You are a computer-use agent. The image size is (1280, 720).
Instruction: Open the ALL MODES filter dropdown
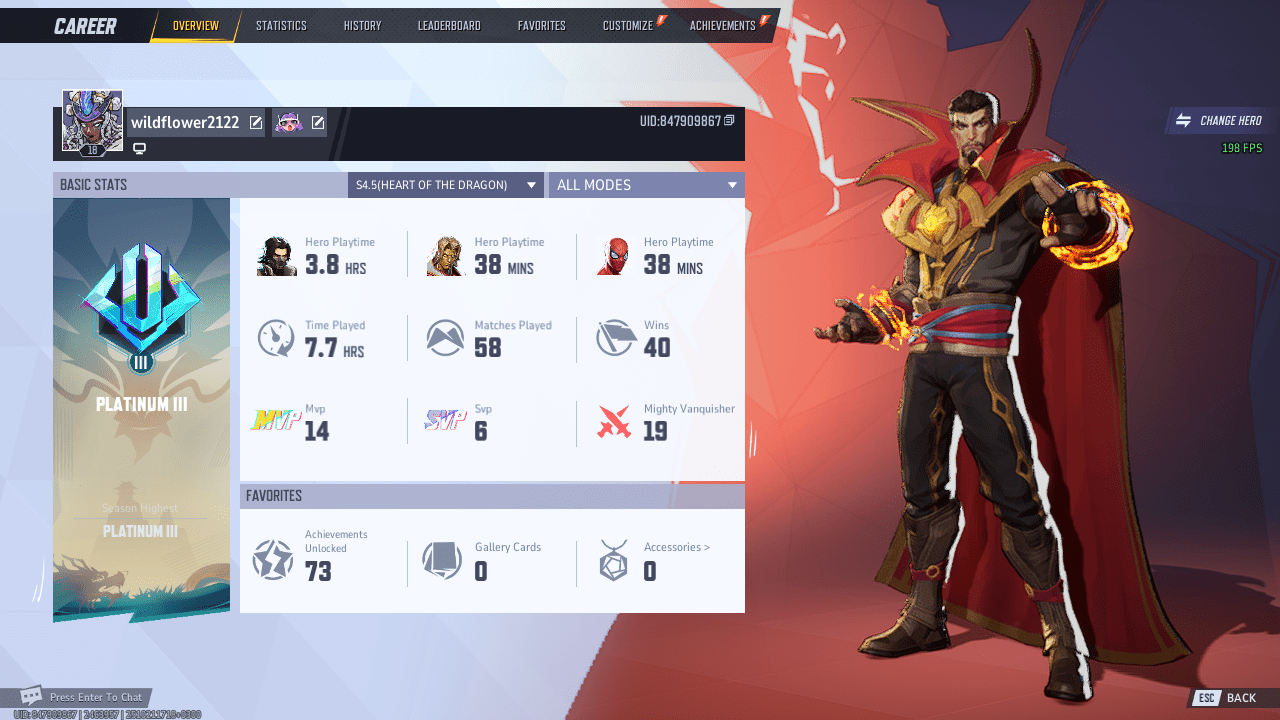coord(646,184)
